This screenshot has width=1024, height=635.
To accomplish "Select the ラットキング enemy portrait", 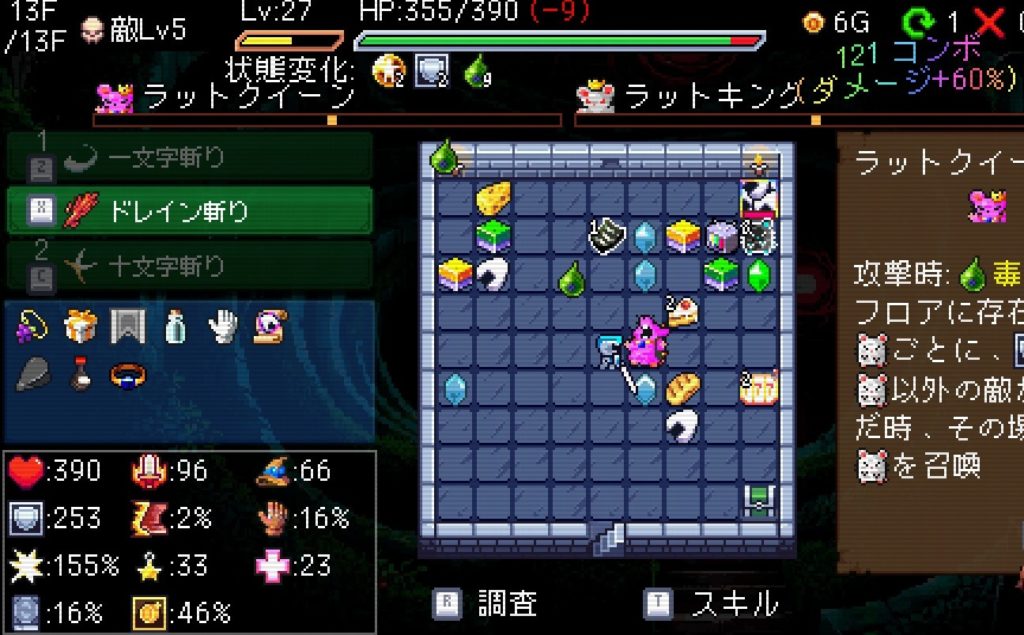I will 596,96.
